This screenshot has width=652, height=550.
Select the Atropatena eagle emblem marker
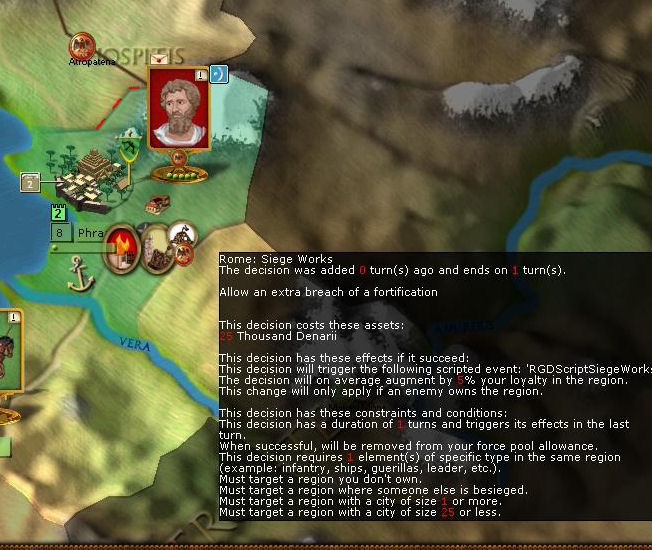(82, 45)
